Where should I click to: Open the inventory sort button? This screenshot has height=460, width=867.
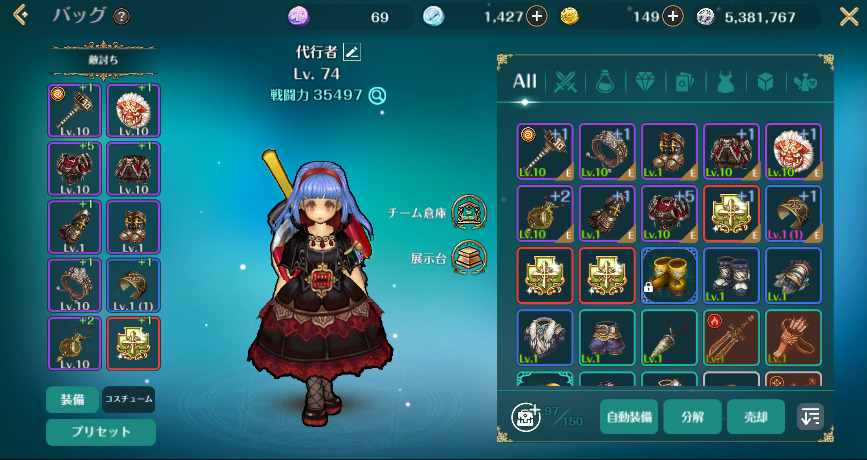(x=810, y=416)
